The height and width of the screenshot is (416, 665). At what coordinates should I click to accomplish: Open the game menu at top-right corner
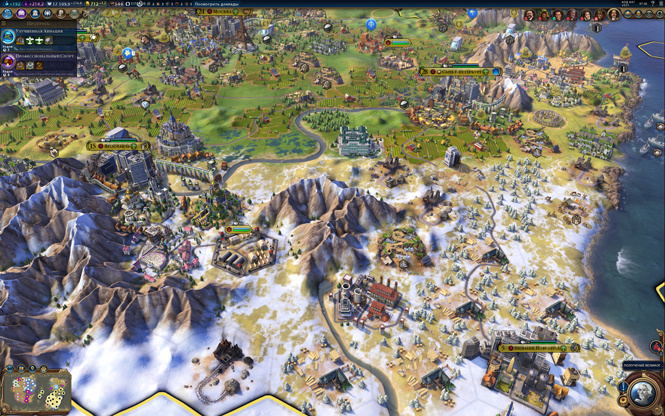(x=659, y=4)
